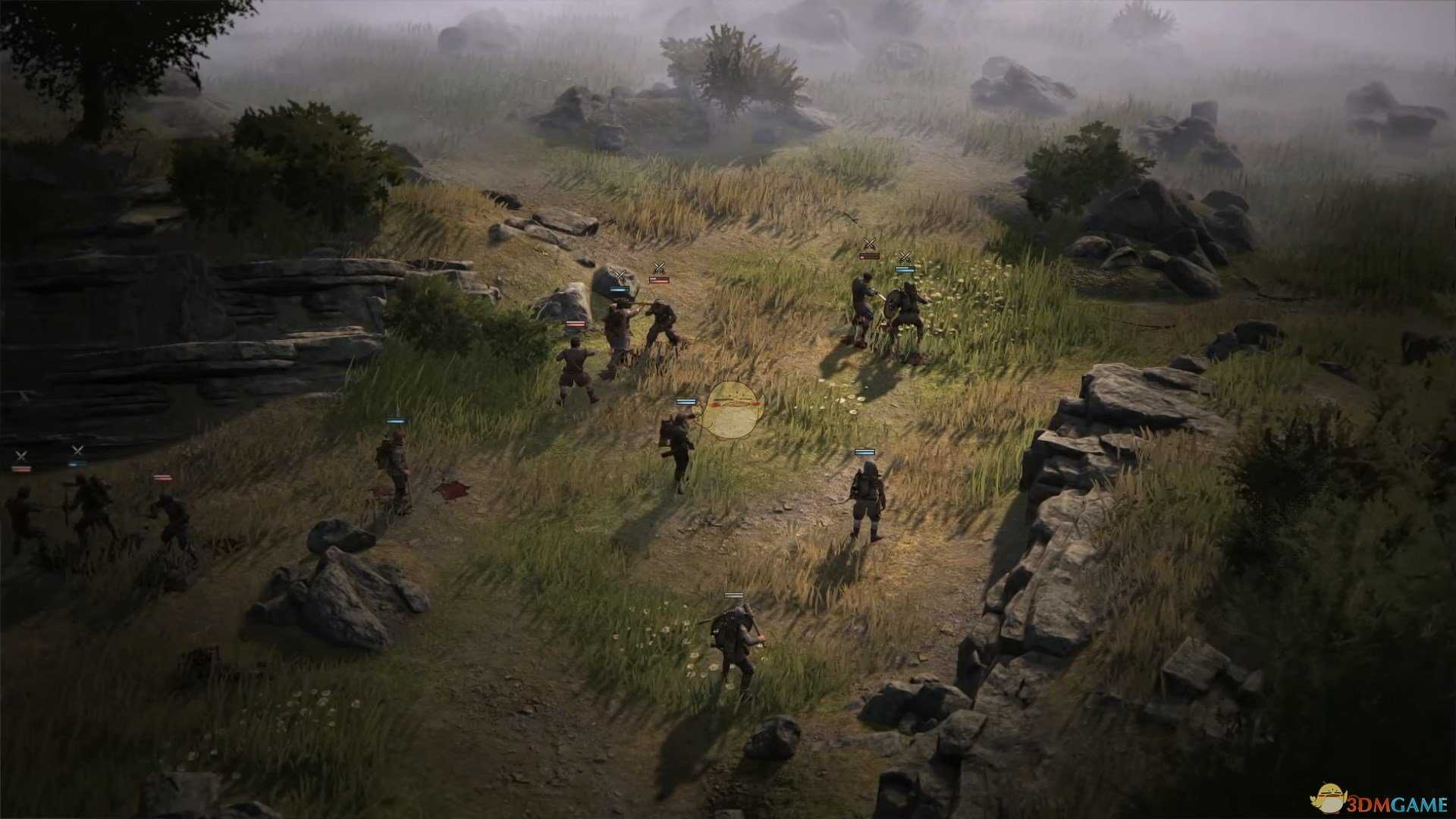Click the combat icon above the left-edge enemy

pos(20,453)
